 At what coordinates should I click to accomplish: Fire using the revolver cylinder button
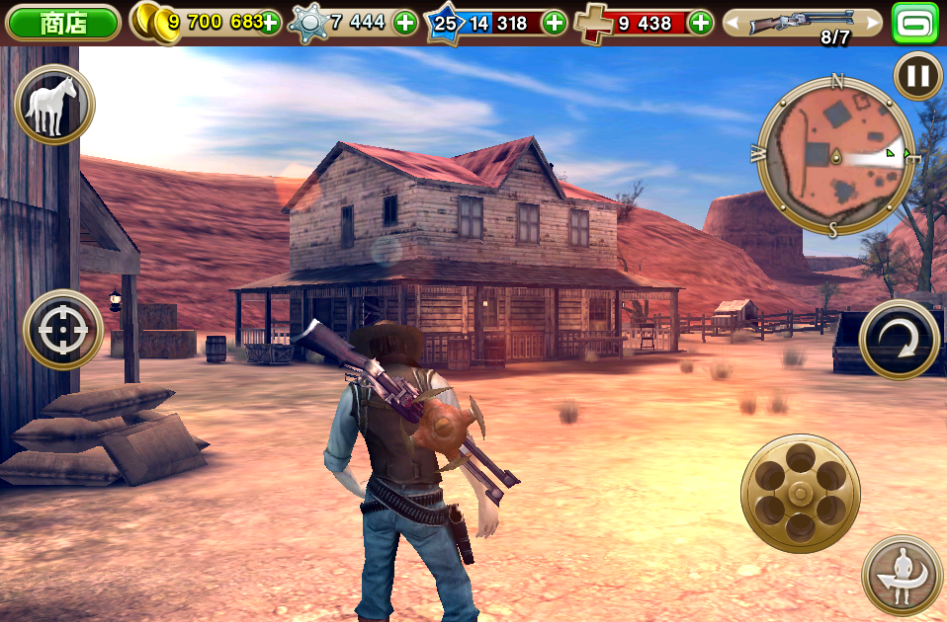[800, 493]
